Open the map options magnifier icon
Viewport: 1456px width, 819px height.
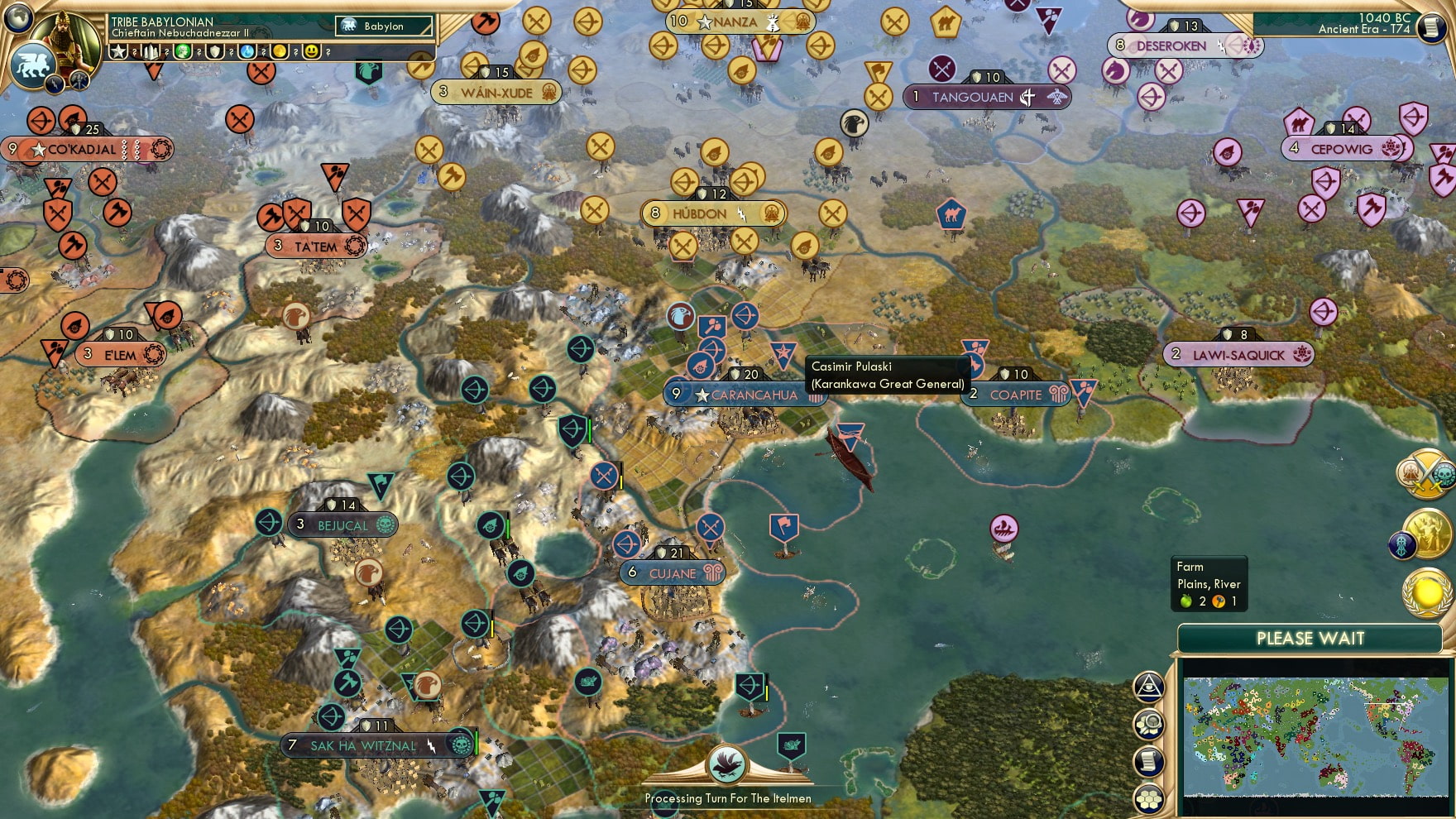(1149, 724)
